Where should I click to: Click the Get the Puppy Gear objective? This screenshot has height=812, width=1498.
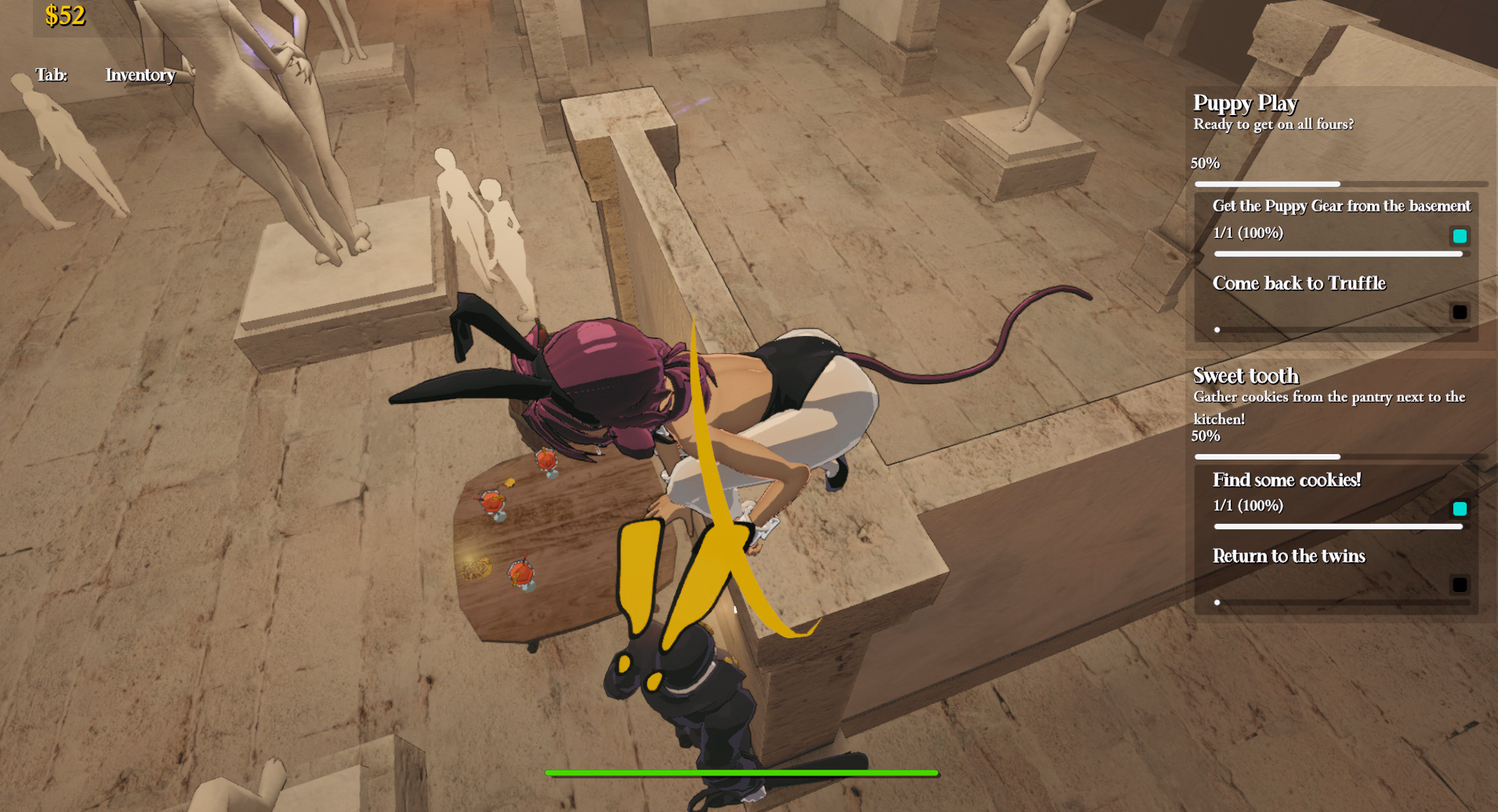(x=1341, y=206)
